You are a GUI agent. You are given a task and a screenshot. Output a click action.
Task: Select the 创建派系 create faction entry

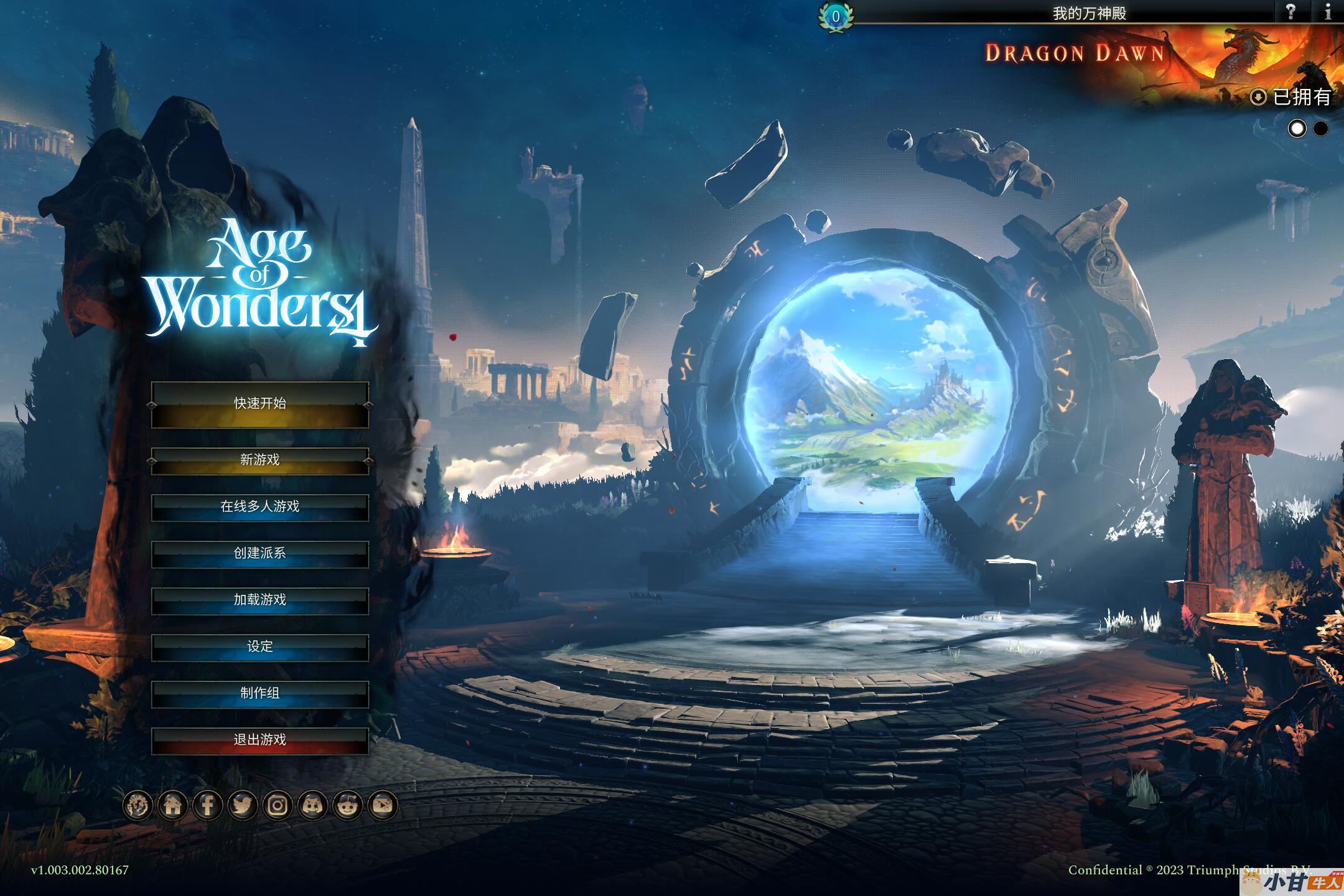(x=260, y=553)
